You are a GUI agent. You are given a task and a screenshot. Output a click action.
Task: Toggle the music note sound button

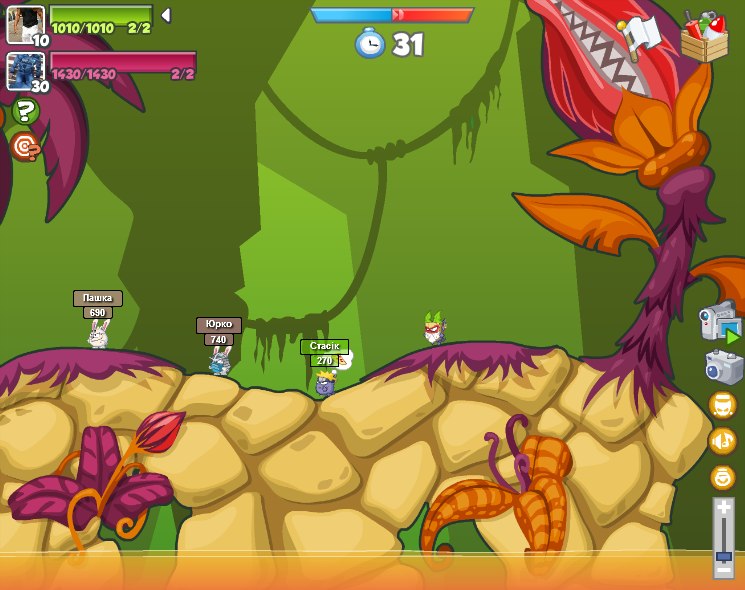(x=722, y=440)
